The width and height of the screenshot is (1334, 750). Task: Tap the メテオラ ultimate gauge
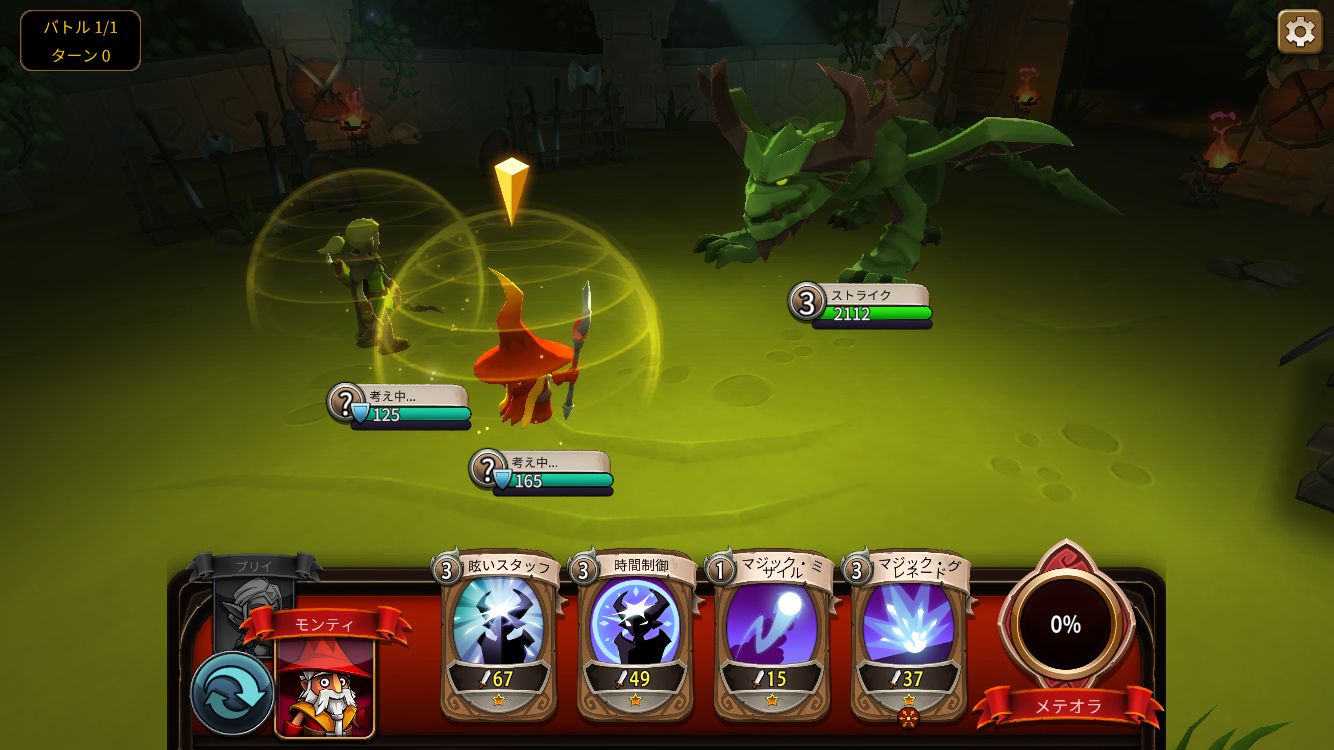(1065, 625)
